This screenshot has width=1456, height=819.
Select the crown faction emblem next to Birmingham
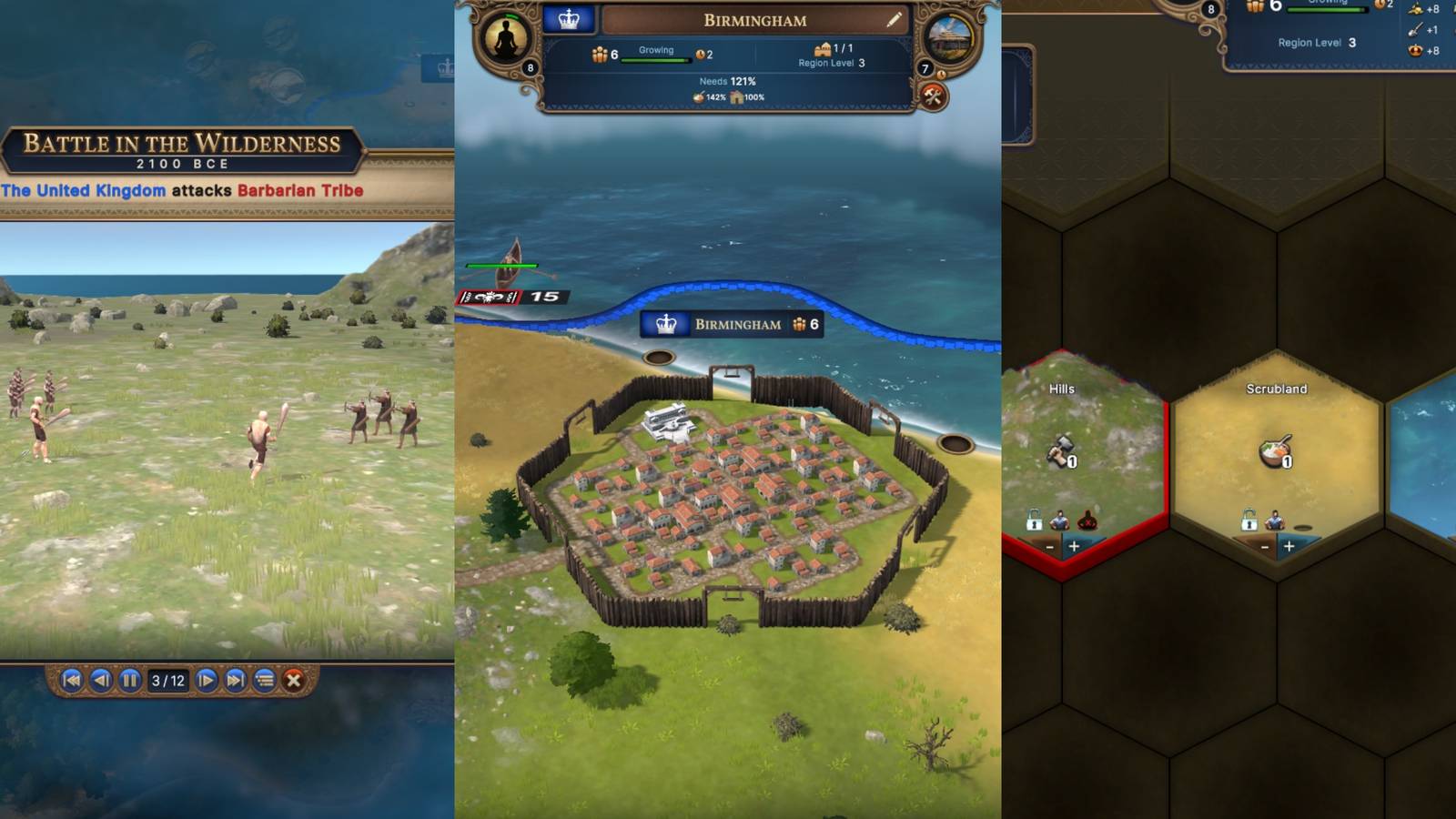(x=569, y=19)
